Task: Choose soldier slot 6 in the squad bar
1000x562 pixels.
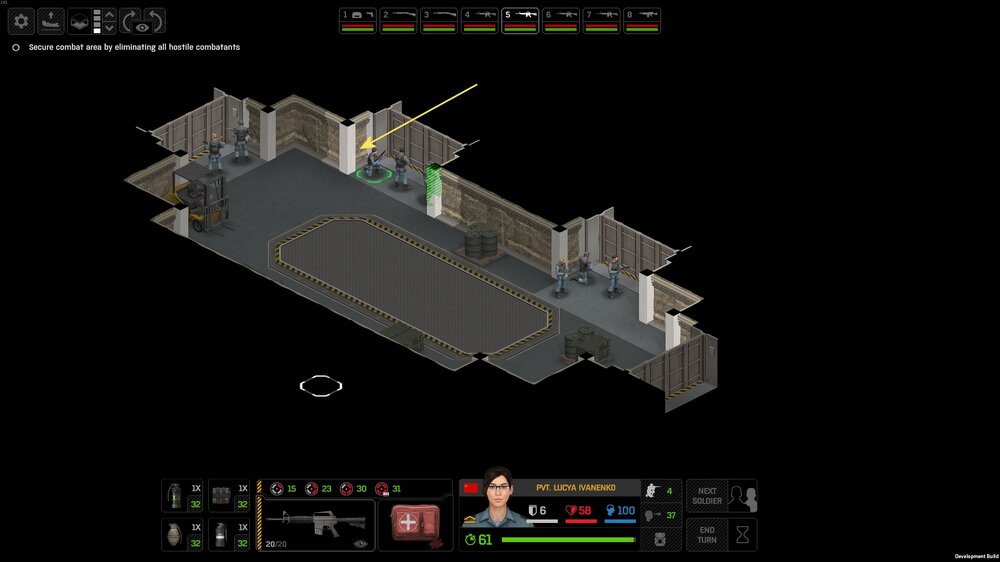Action: point(560,20)
